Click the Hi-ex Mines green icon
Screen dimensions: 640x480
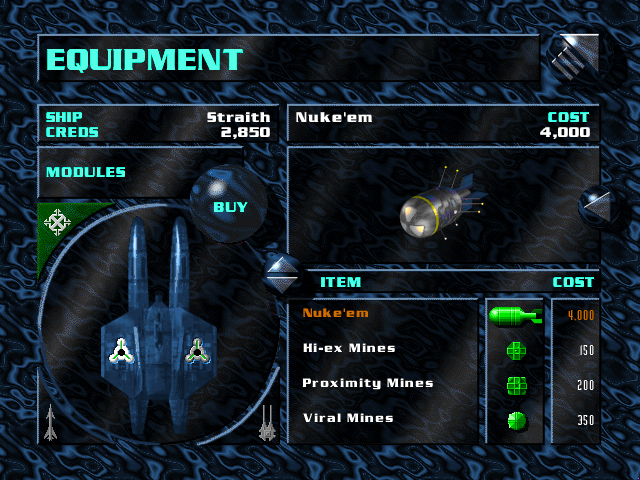pos(515,350)
